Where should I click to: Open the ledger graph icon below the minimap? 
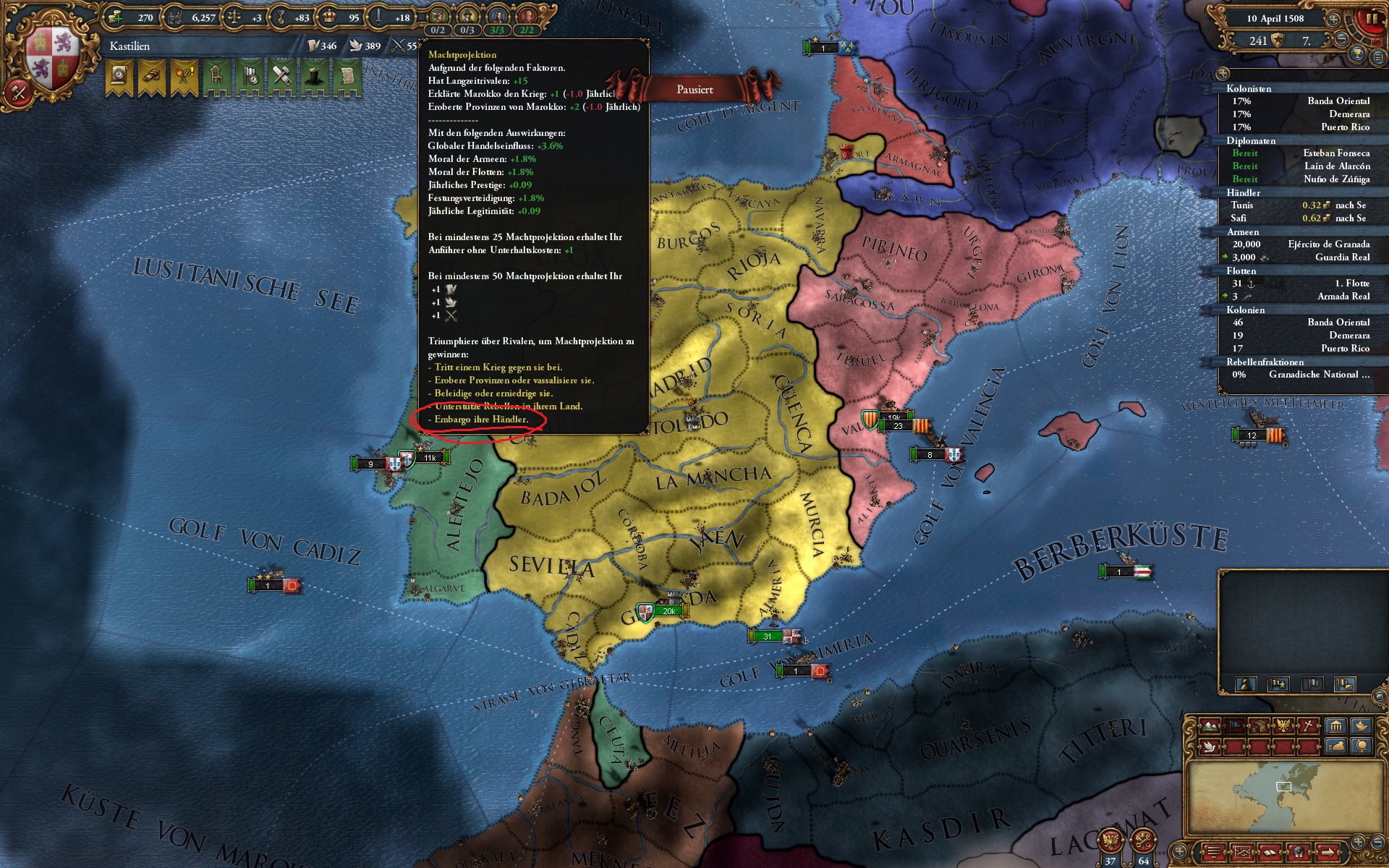[x=1242, y=852]
